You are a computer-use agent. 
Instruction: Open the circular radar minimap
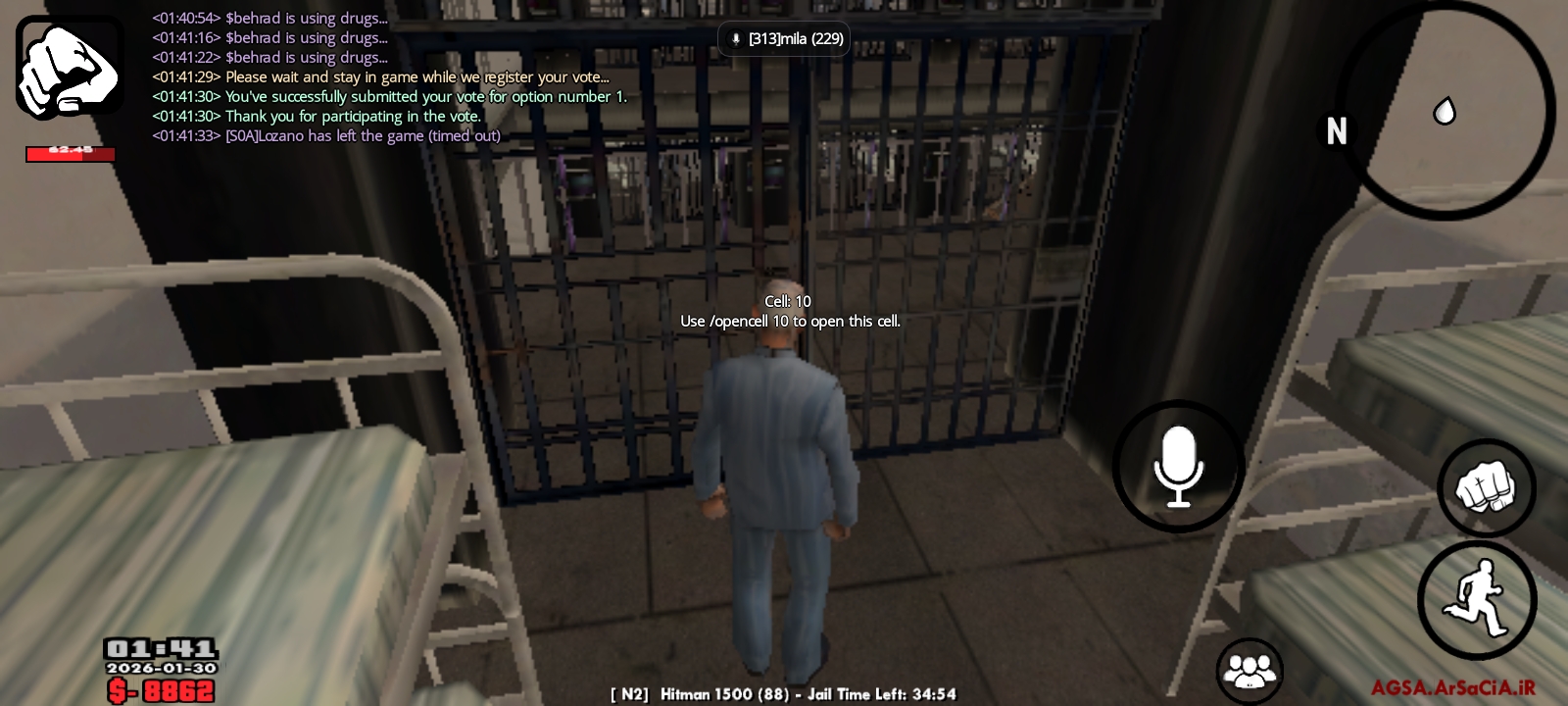pos(1445,110)
